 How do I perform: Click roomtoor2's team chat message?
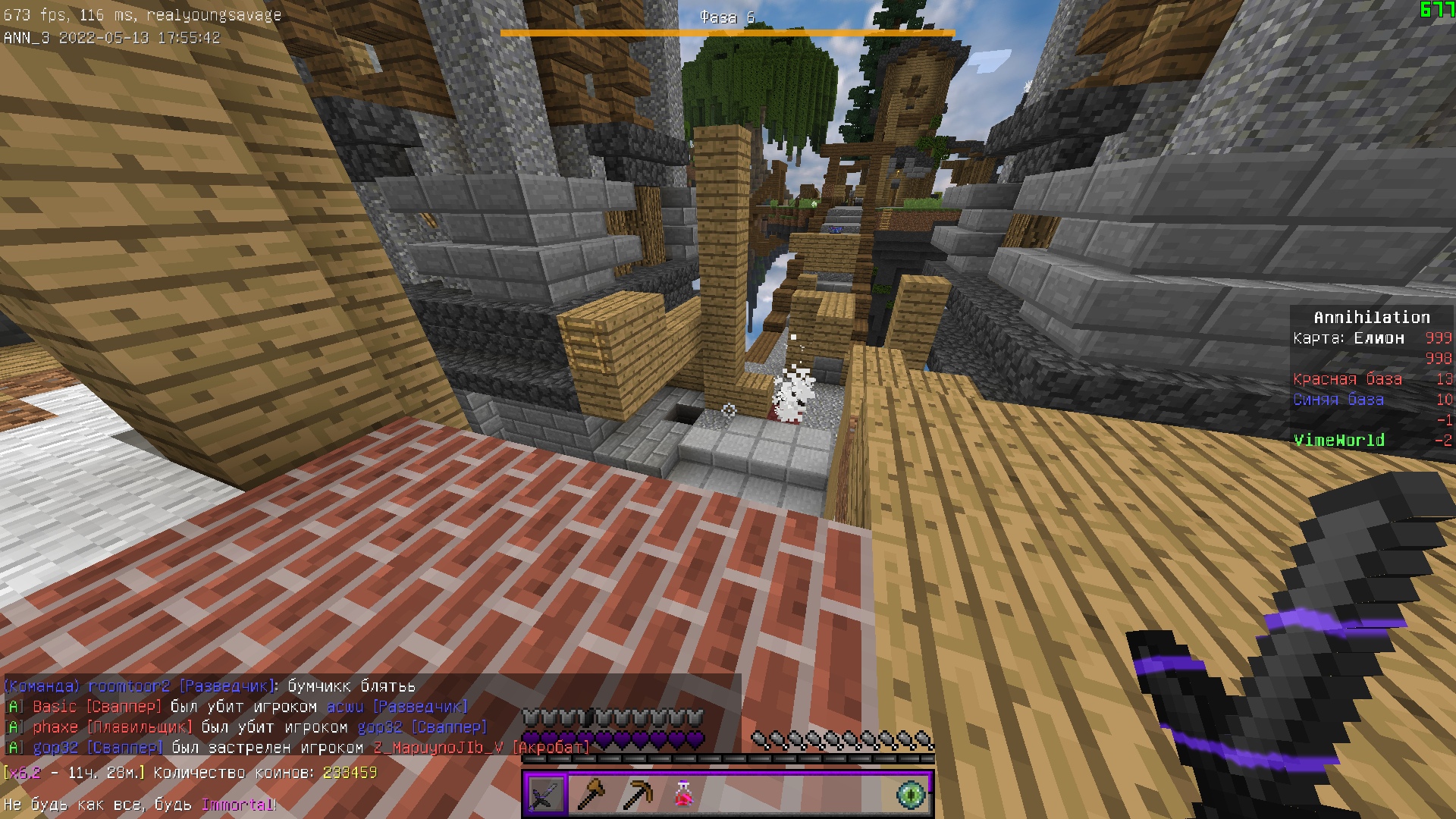[210, 686]
